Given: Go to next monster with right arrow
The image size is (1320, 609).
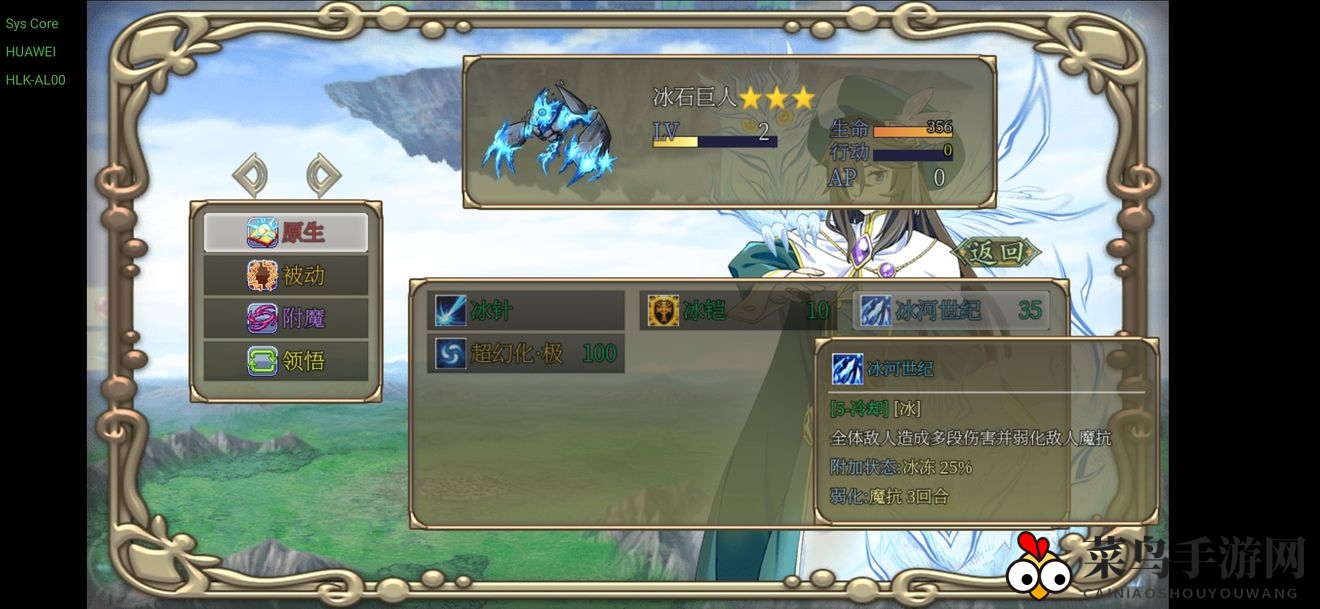Looking at the screenshot, I should (x=323, y=175).
